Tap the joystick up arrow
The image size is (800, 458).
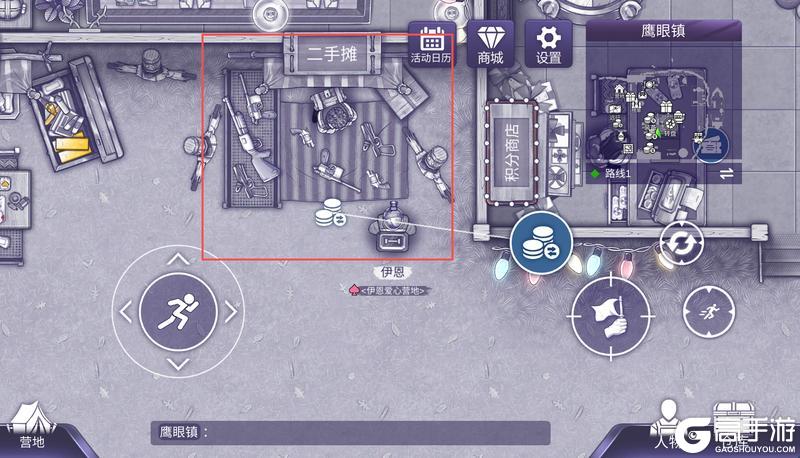click(x=177, y=260)
